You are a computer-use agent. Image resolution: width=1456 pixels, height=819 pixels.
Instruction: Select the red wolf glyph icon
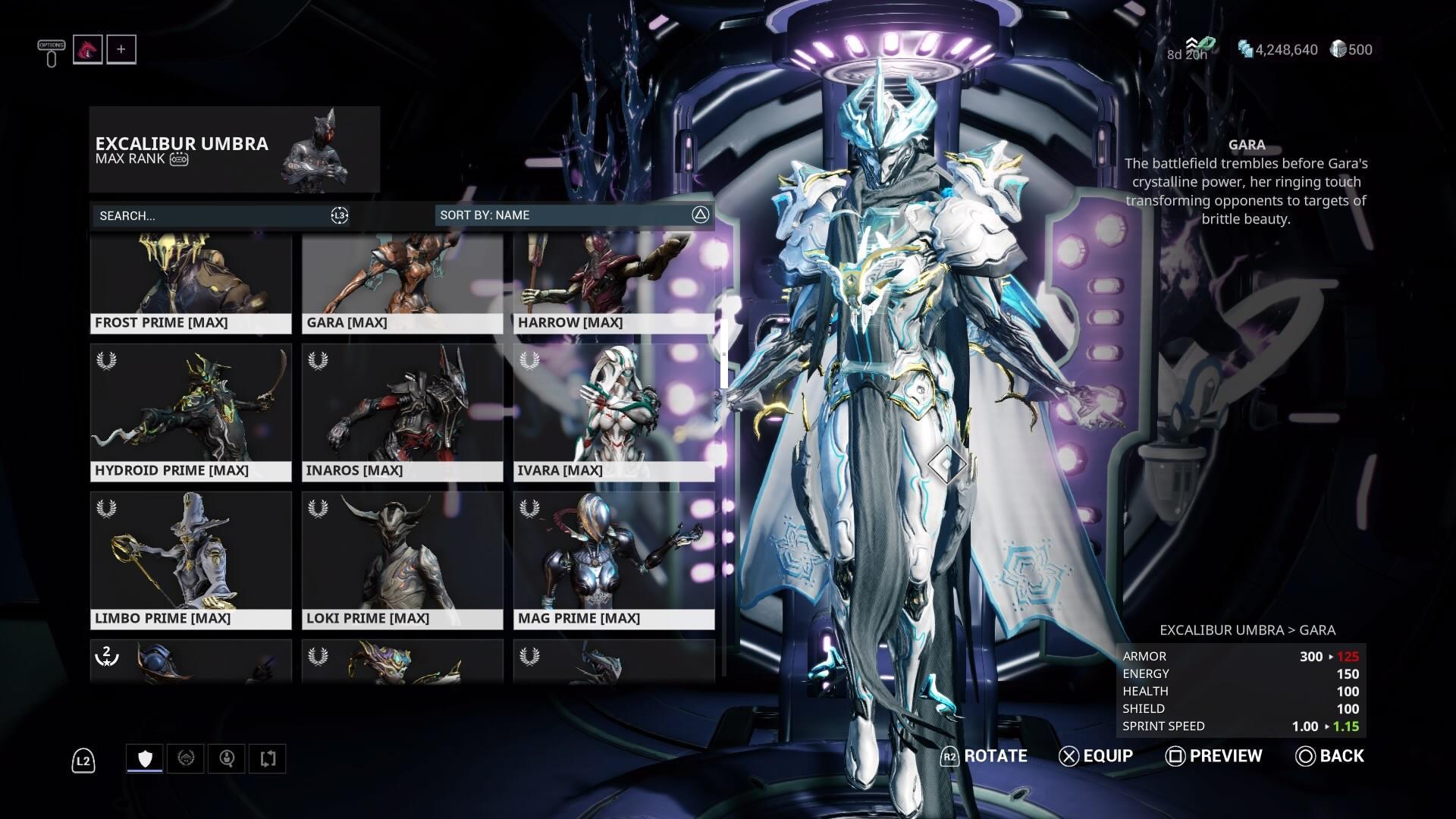[x=88, y=50]
